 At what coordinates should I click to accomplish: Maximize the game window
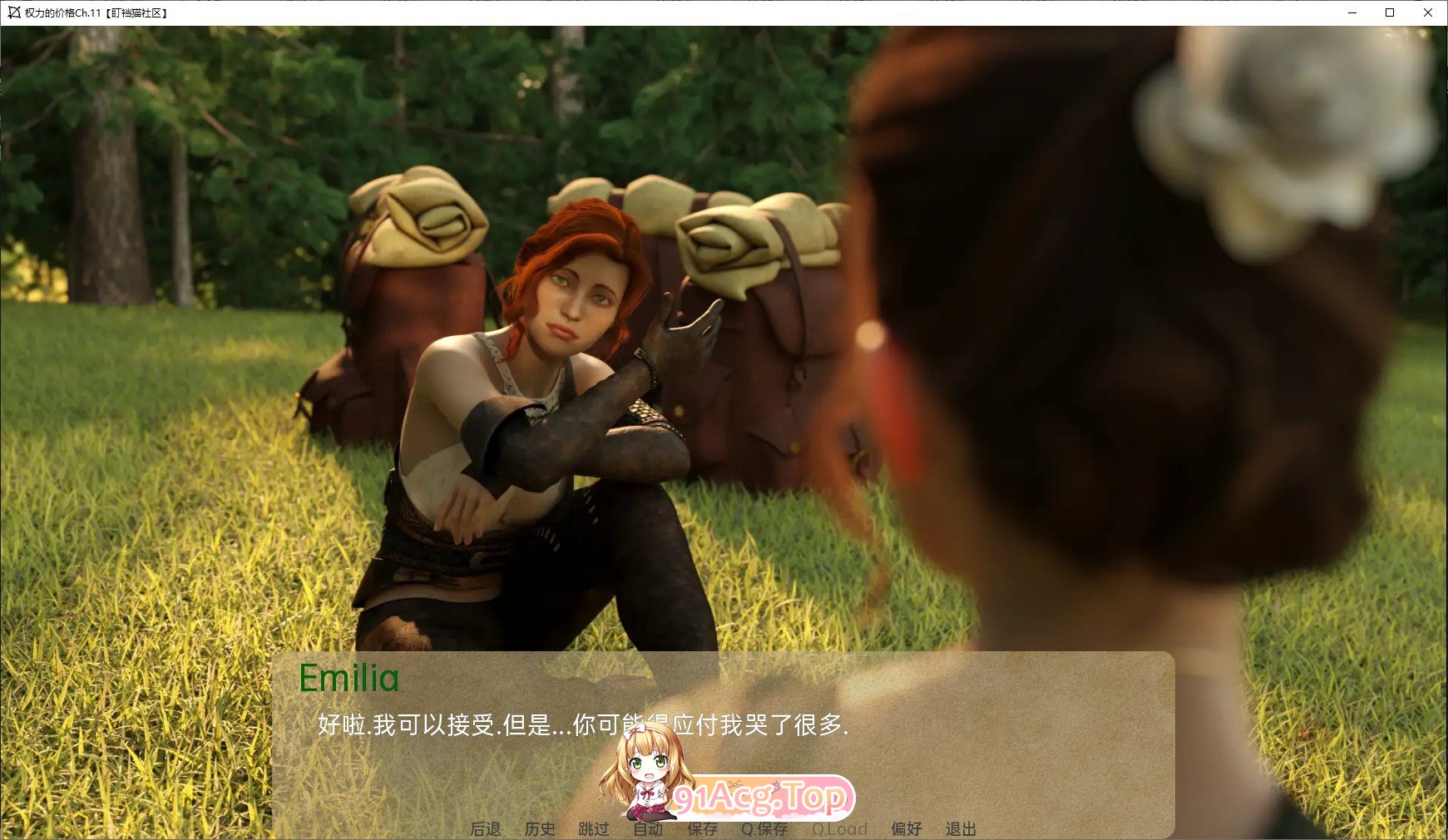click(1390, 12)
